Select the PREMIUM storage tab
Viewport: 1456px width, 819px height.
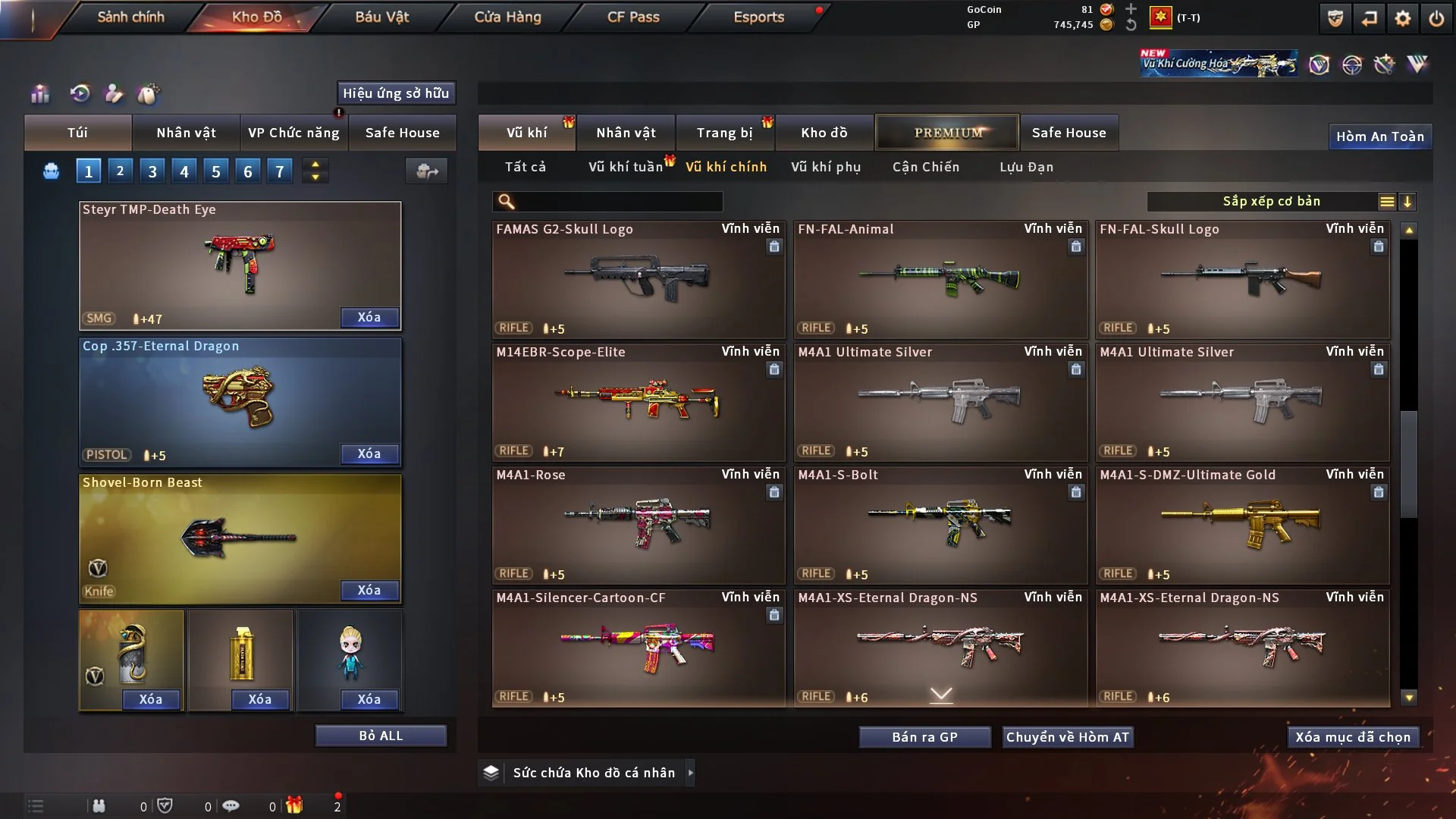point(947,133)
